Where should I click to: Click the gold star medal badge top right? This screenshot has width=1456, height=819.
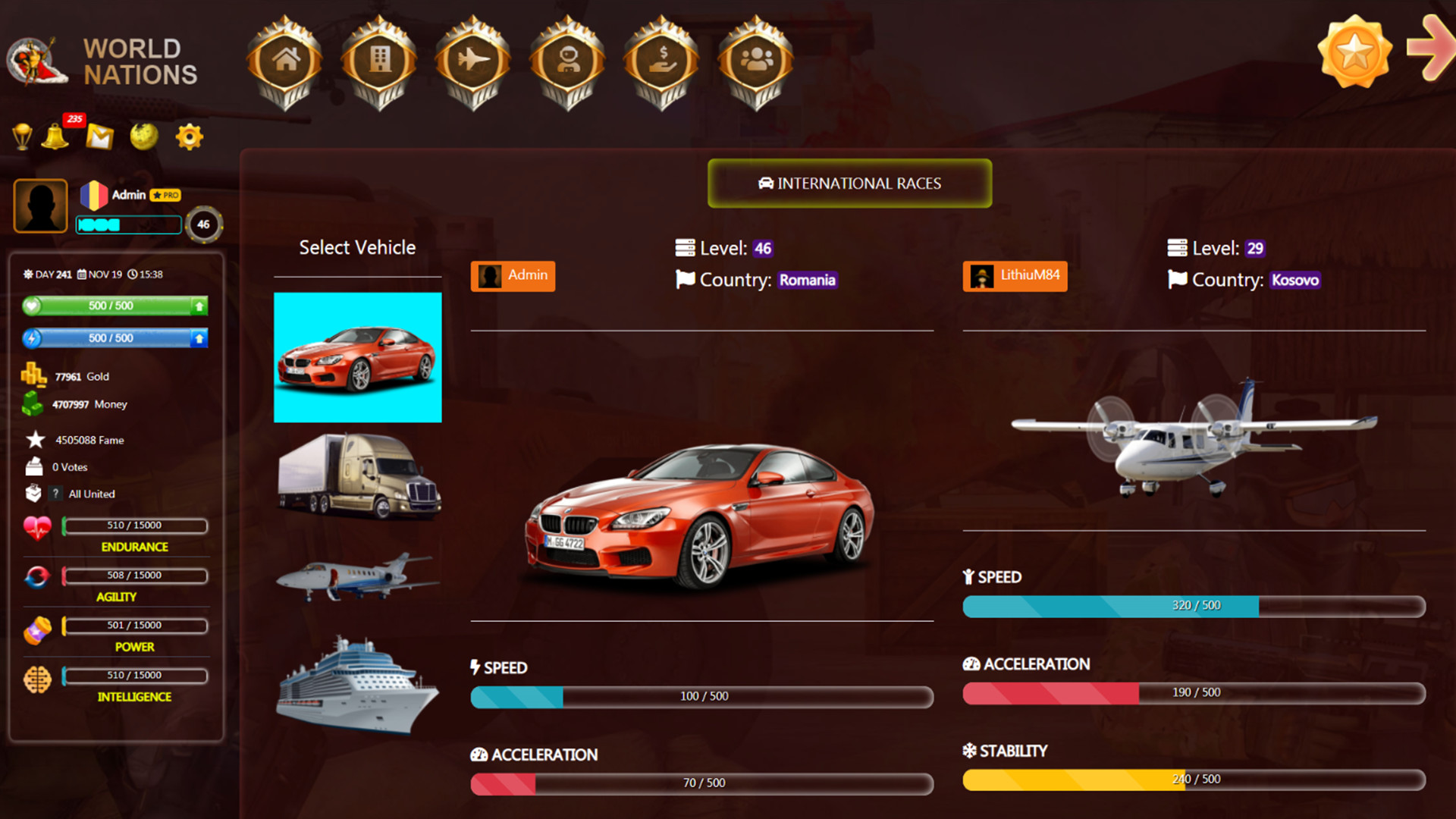(1354, 53)
